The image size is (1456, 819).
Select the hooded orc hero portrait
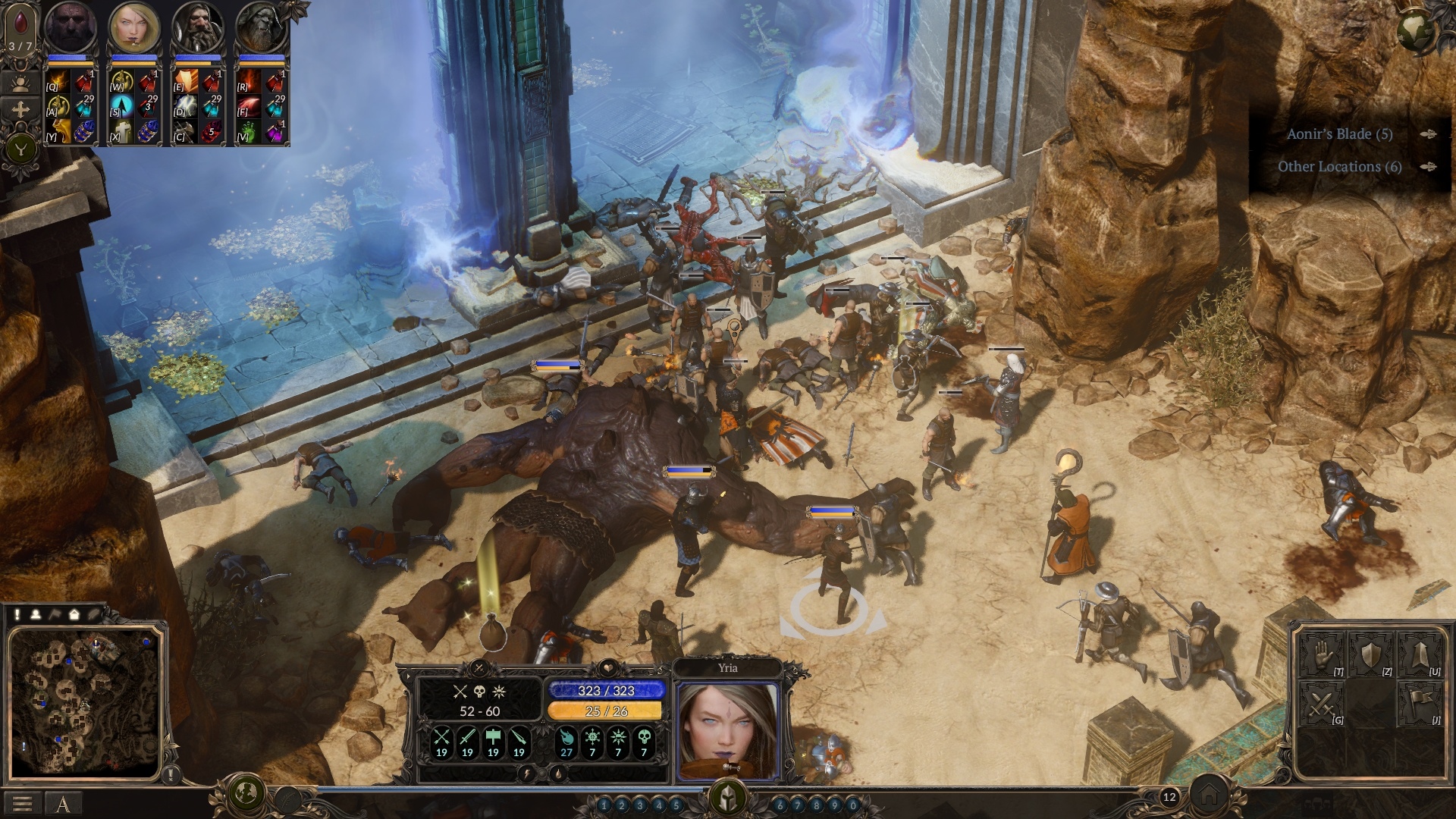click(262, 29)
